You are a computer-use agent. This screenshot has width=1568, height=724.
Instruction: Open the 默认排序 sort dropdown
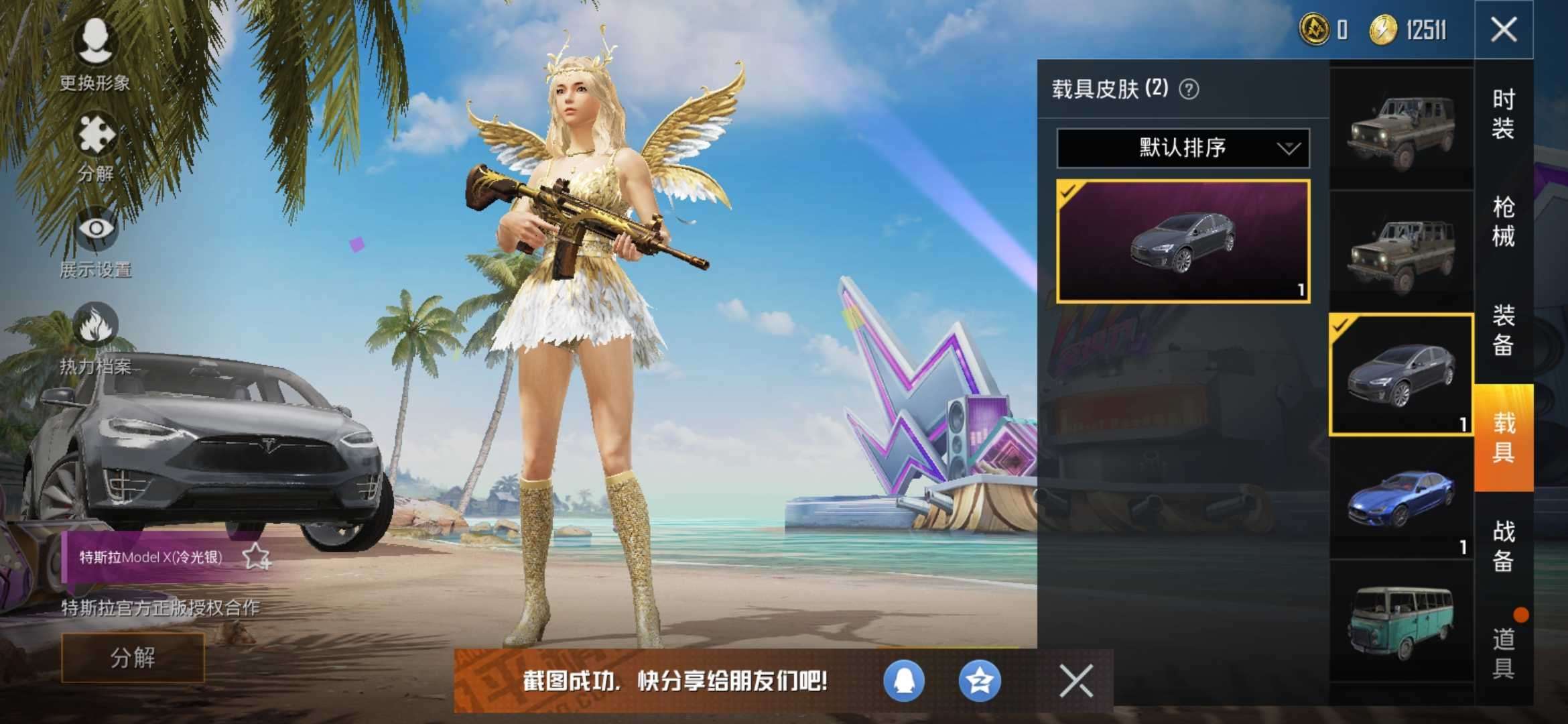coord(1183,147)
